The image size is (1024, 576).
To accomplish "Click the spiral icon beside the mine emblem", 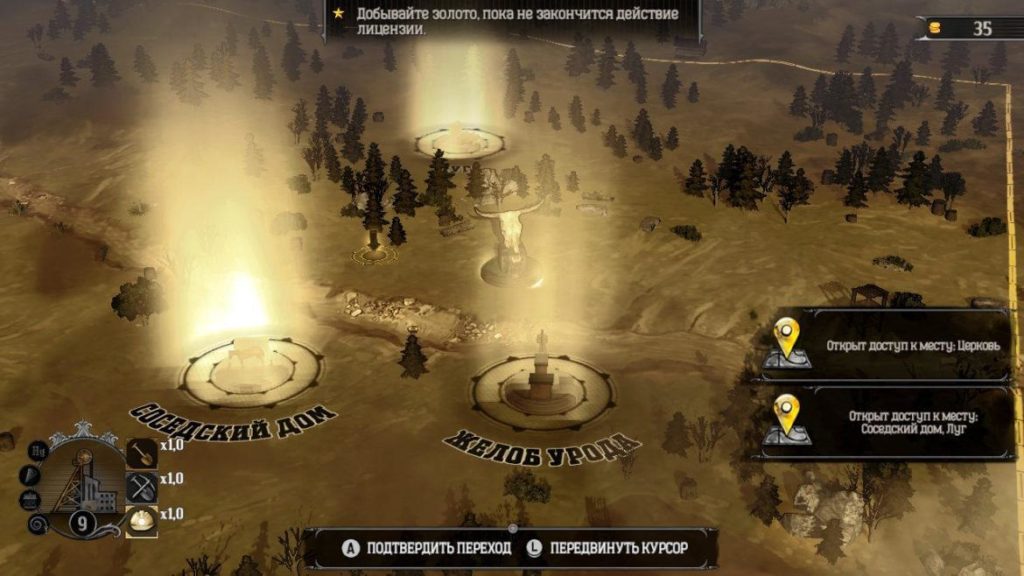I will (38, 525).
